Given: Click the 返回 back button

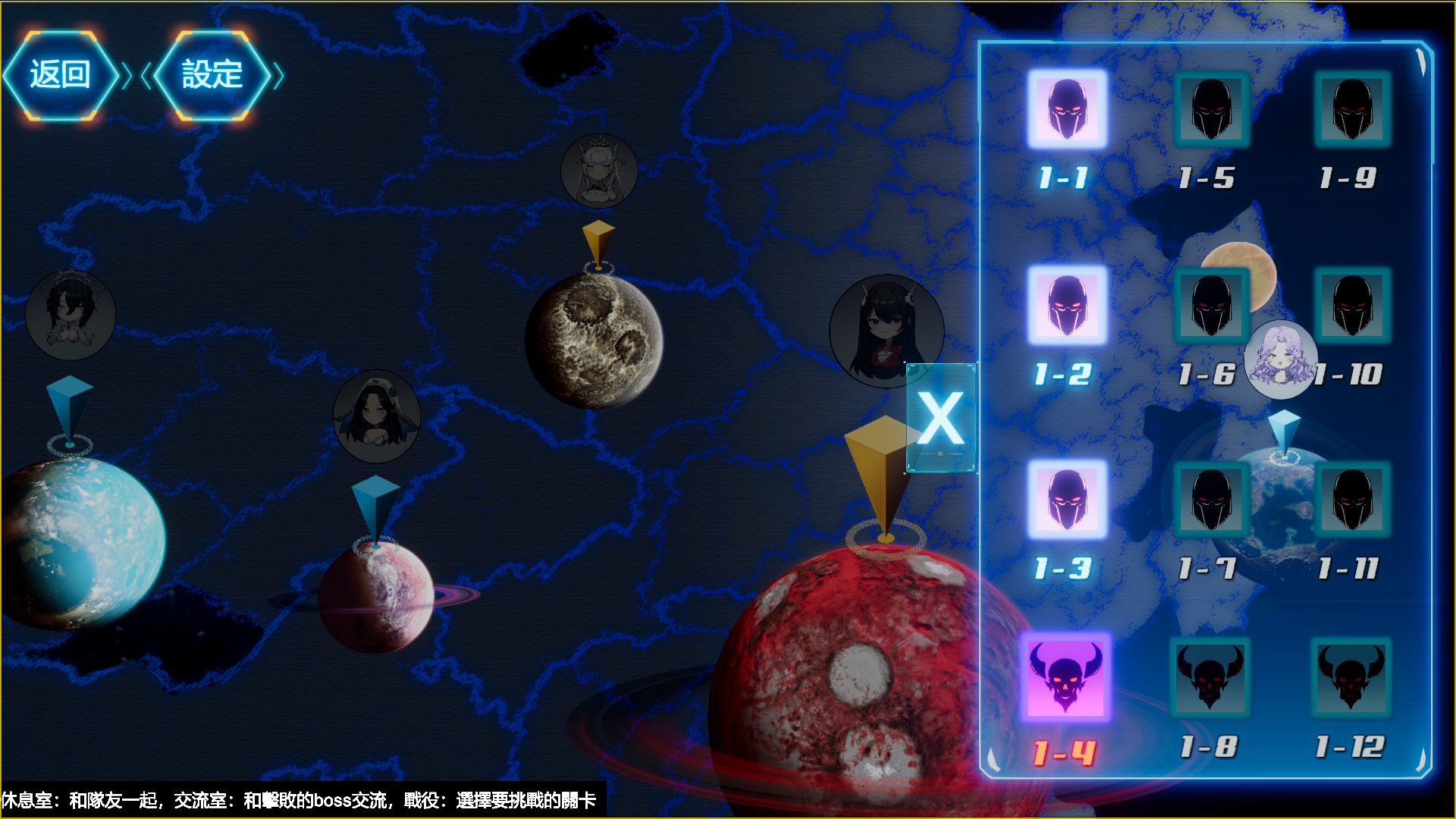Looking at the screenshot, I should (x=61, y=75).
